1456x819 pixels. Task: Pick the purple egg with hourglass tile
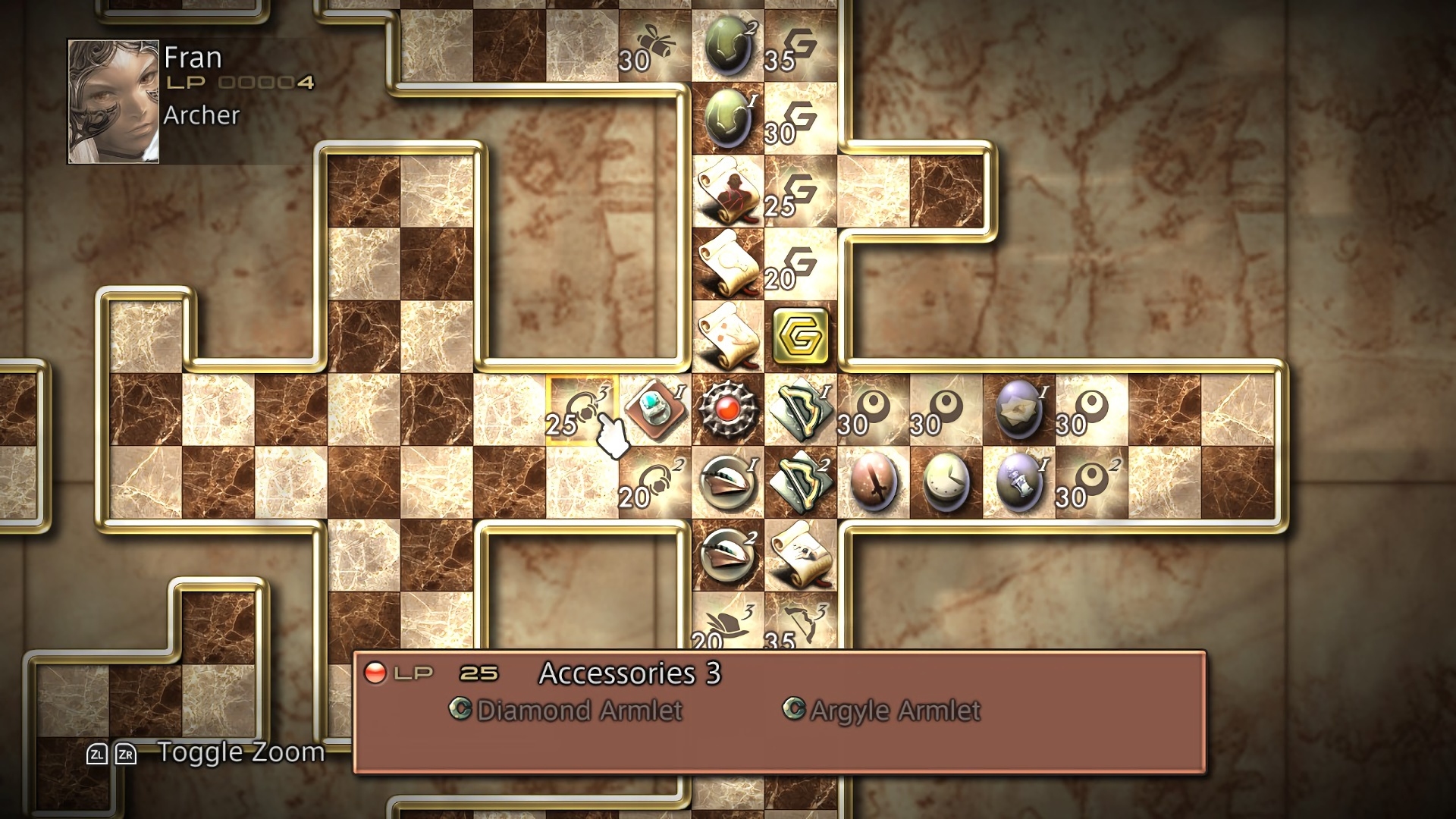(x=1018, y=482)
